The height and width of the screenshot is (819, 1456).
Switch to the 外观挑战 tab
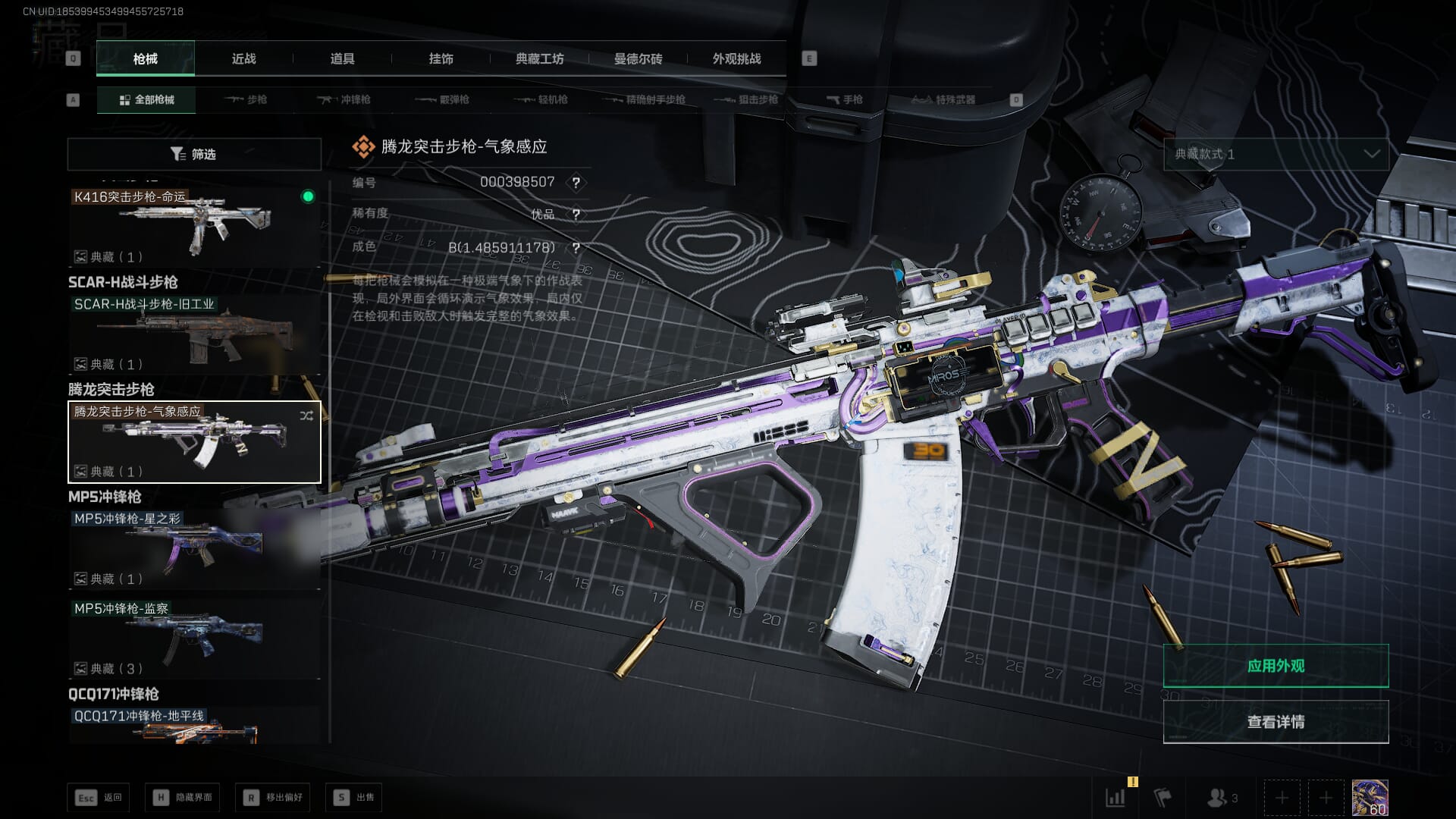click(x=736, y=58)
